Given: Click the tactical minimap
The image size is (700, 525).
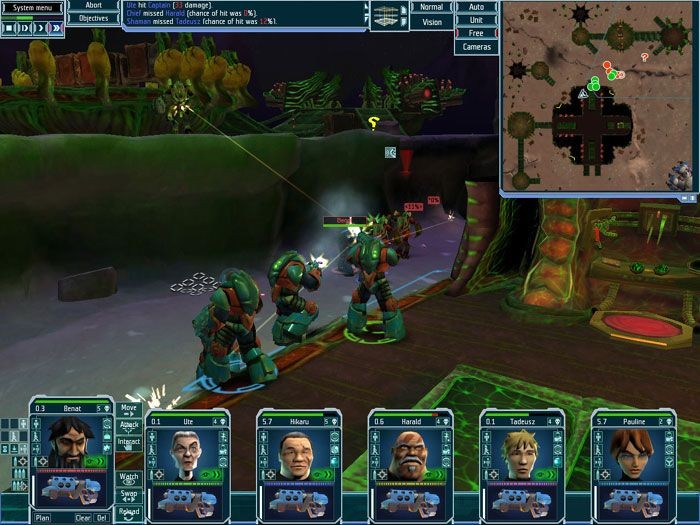Looking at the screenshot, I should (x=598, y=97).
